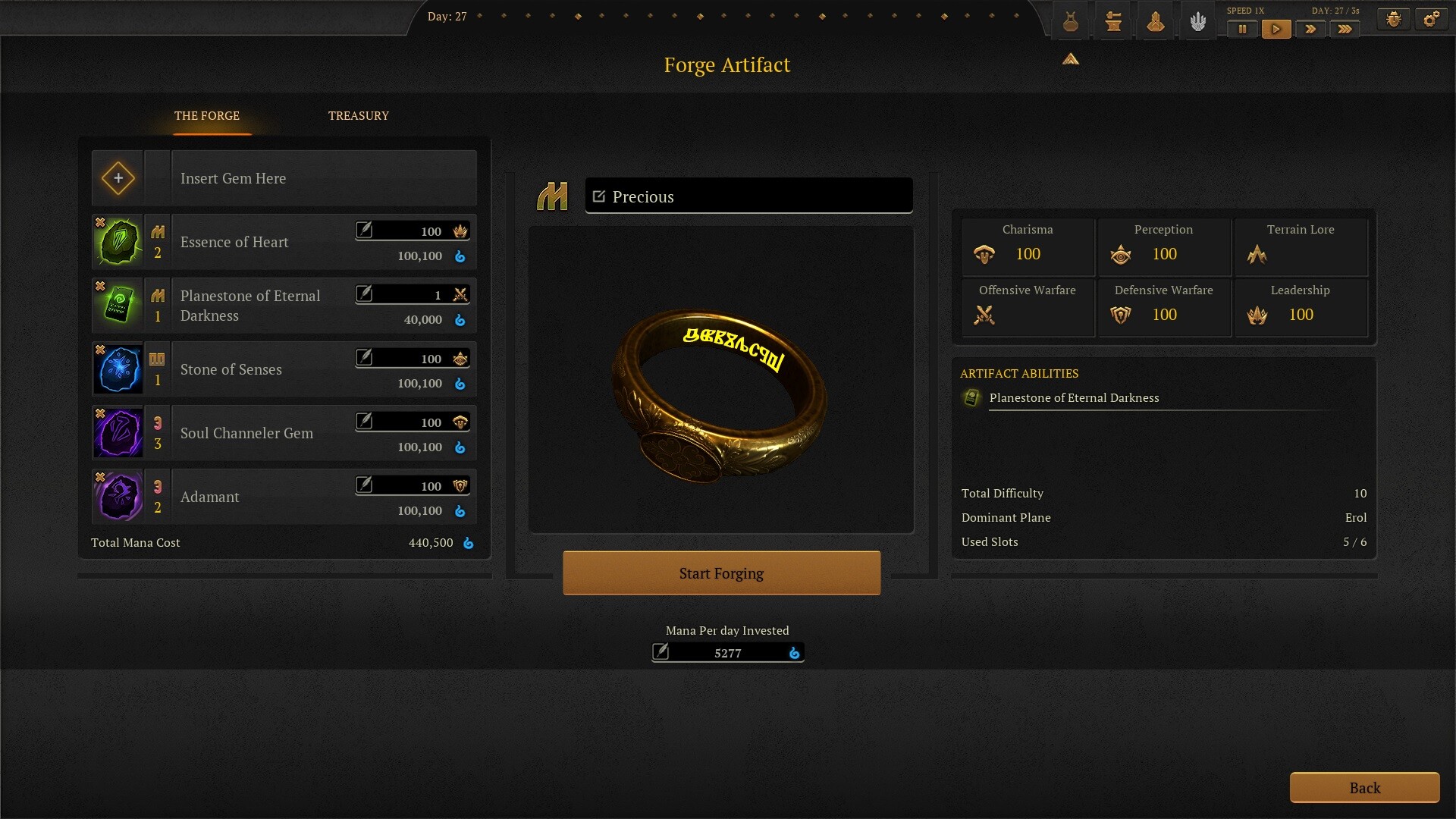1456x819 pixels.
Task: Click the Leadership crown icon
Action: pos(1258,315)
